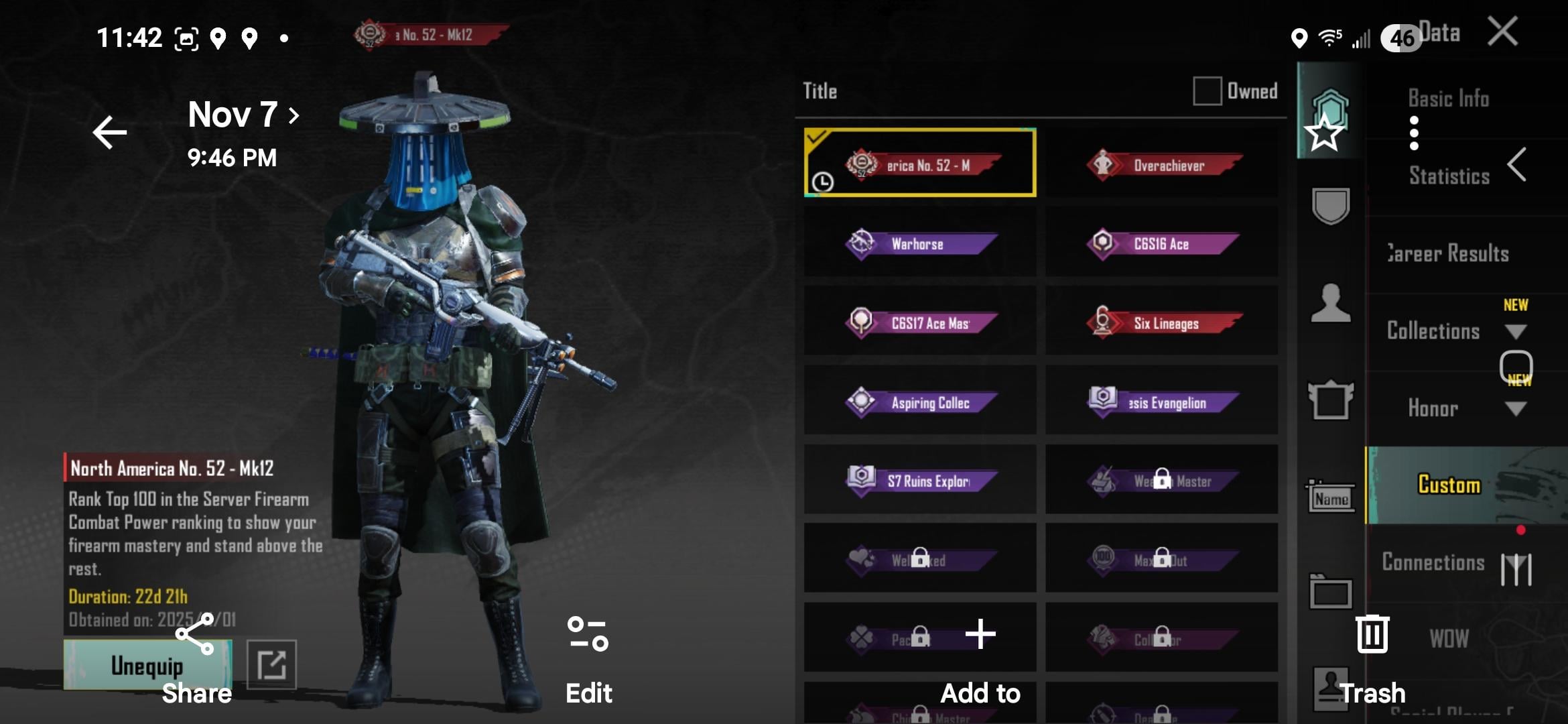Open the Connections section

click(1433, 562)
